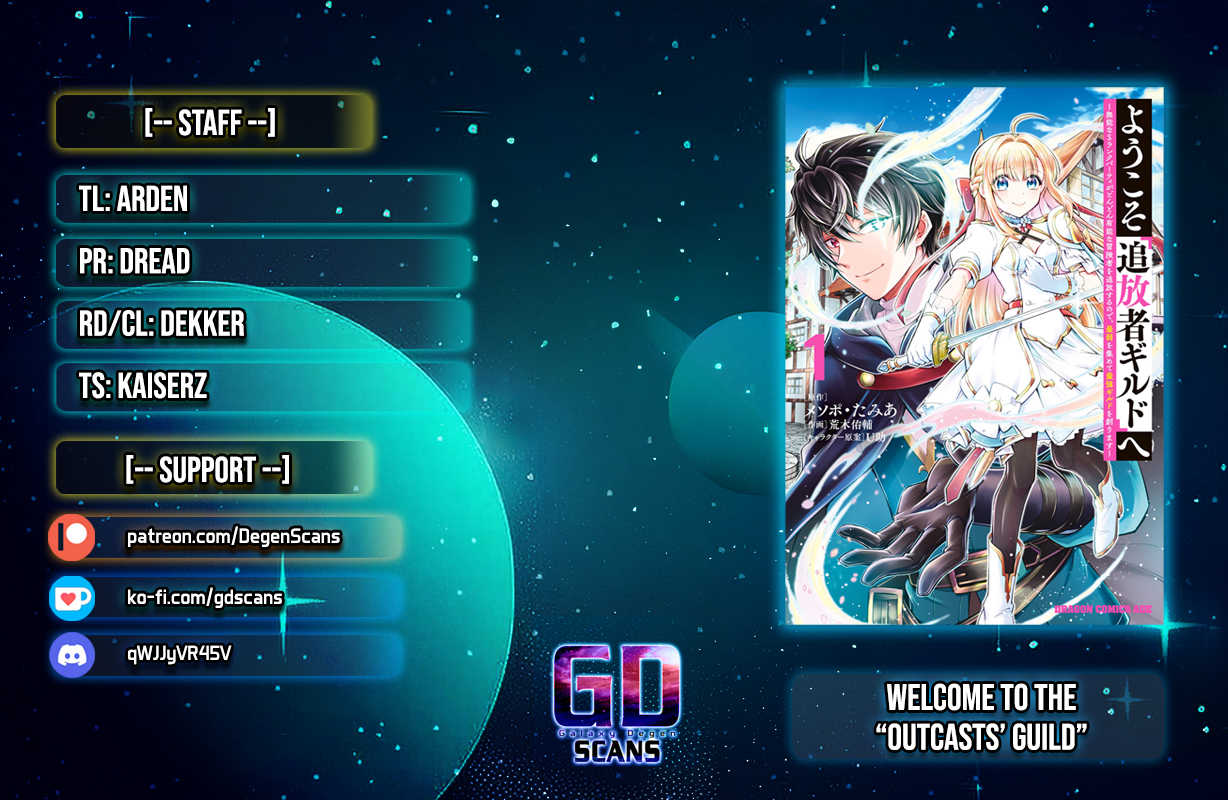Select the Welcome to the Outcasts' Guild title
This screenshot has width=1228, height=800.
(x=980, y=716)
